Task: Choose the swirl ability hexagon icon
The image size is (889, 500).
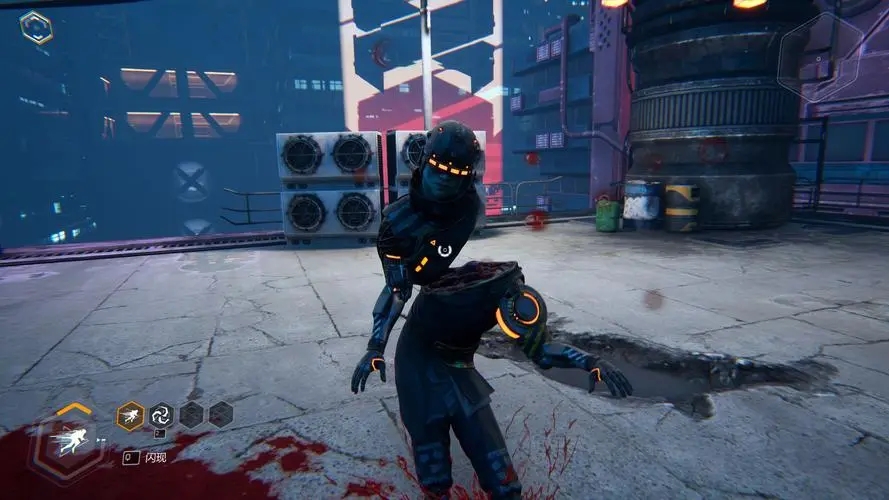Action: point(161,415)
